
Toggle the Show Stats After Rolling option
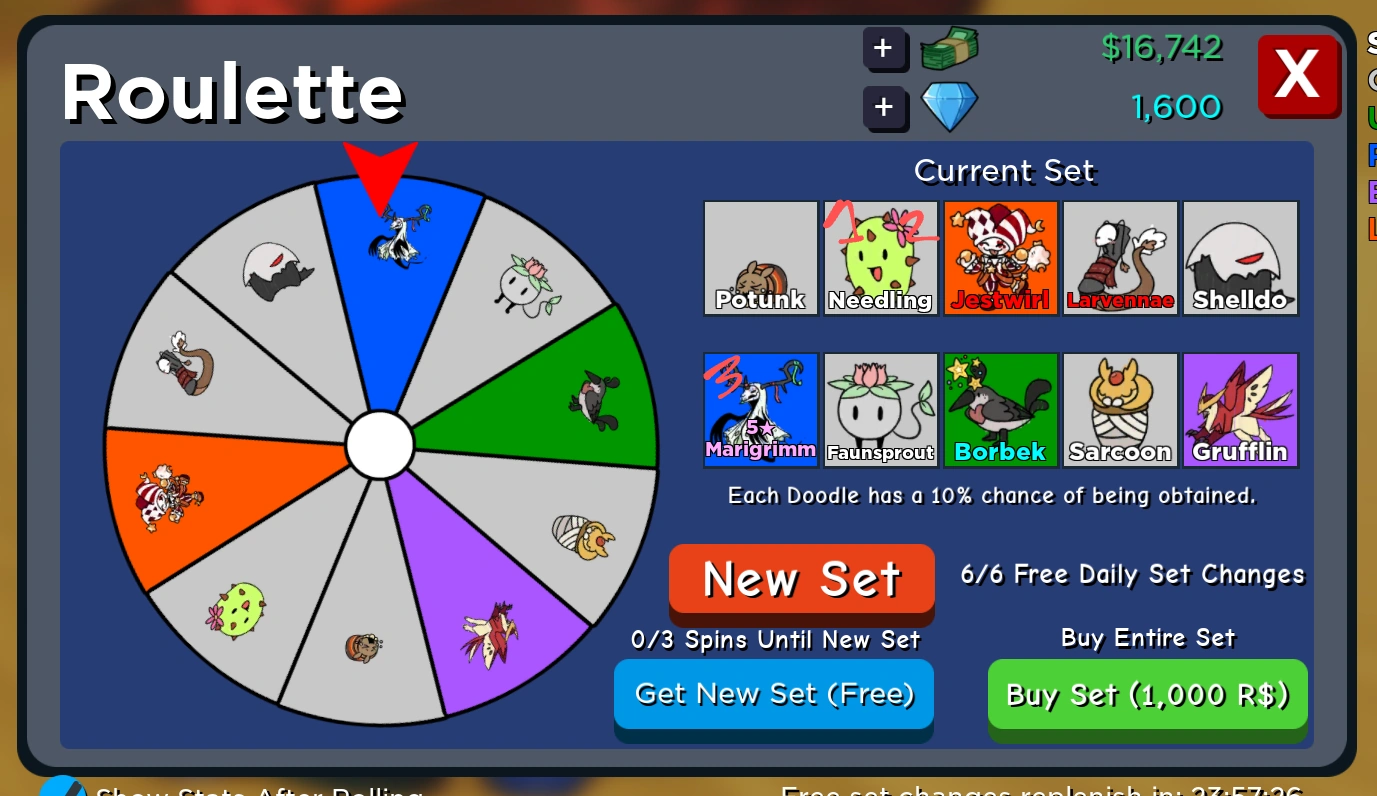click(62, 789)
